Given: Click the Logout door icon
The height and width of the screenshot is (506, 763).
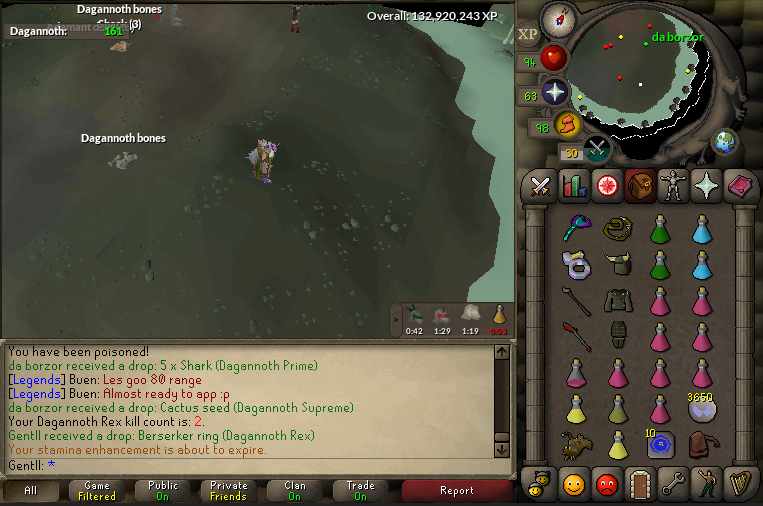Looking at the screenshot, I should pyautogui.click(x=640, y=483).
